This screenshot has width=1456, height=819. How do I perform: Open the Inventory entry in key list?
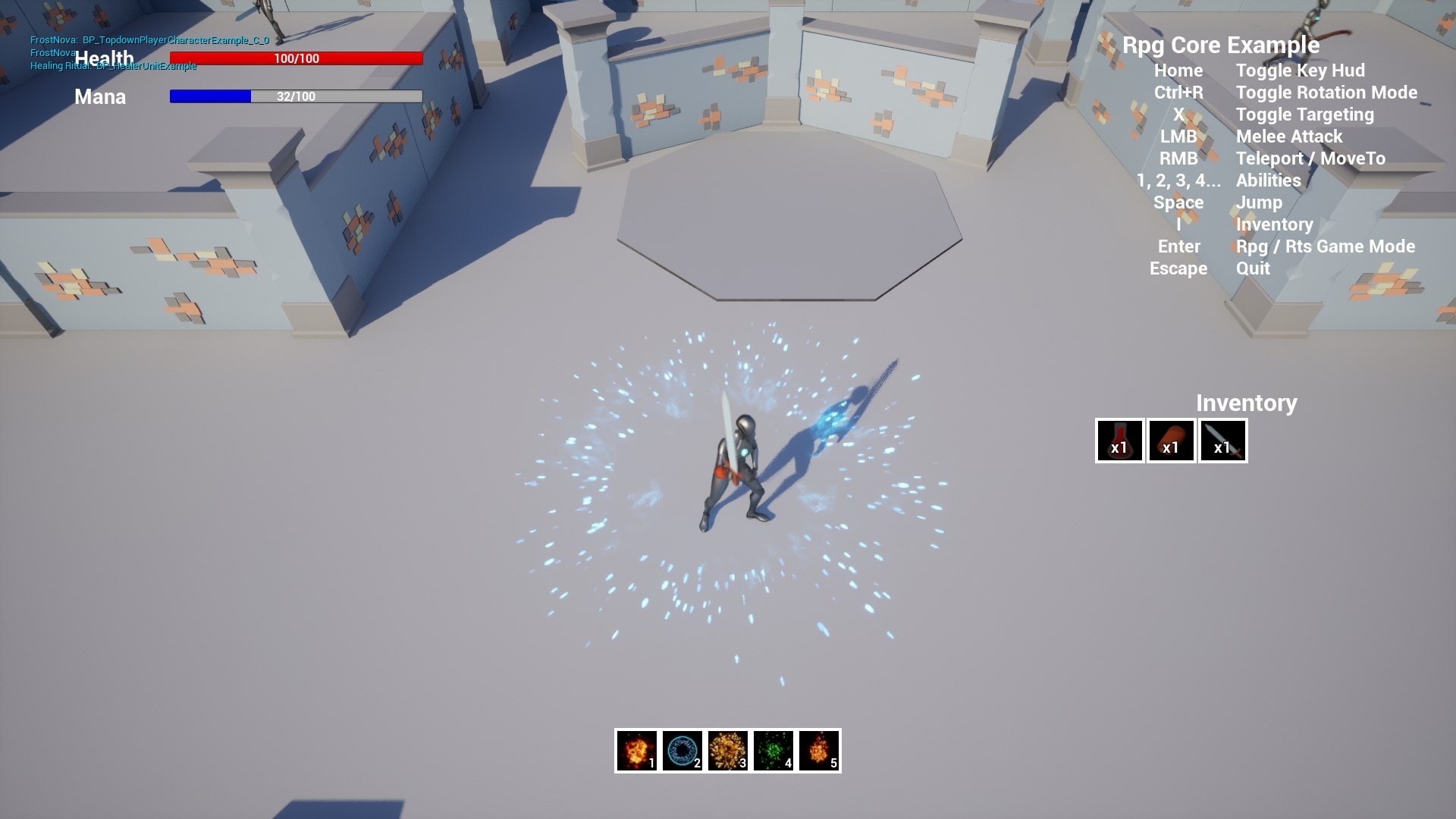[x=1274, y=224]
